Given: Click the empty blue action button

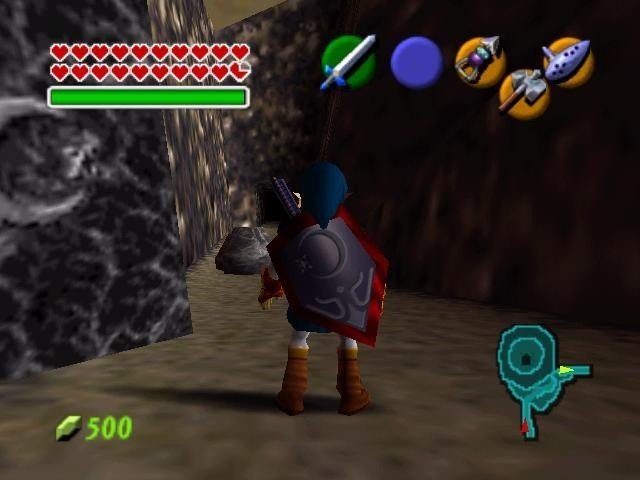Looking at the screenshot, I should (x=416, y=62).
